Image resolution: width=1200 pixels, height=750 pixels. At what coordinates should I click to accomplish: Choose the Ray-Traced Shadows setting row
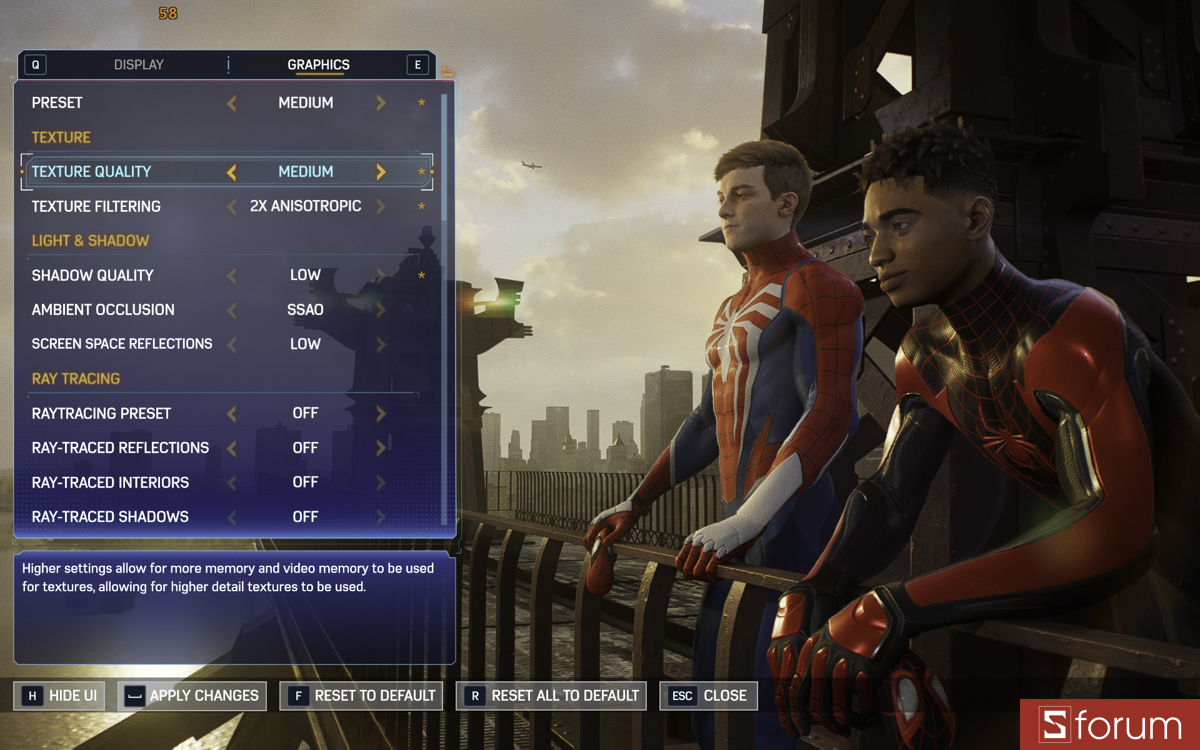110,517
